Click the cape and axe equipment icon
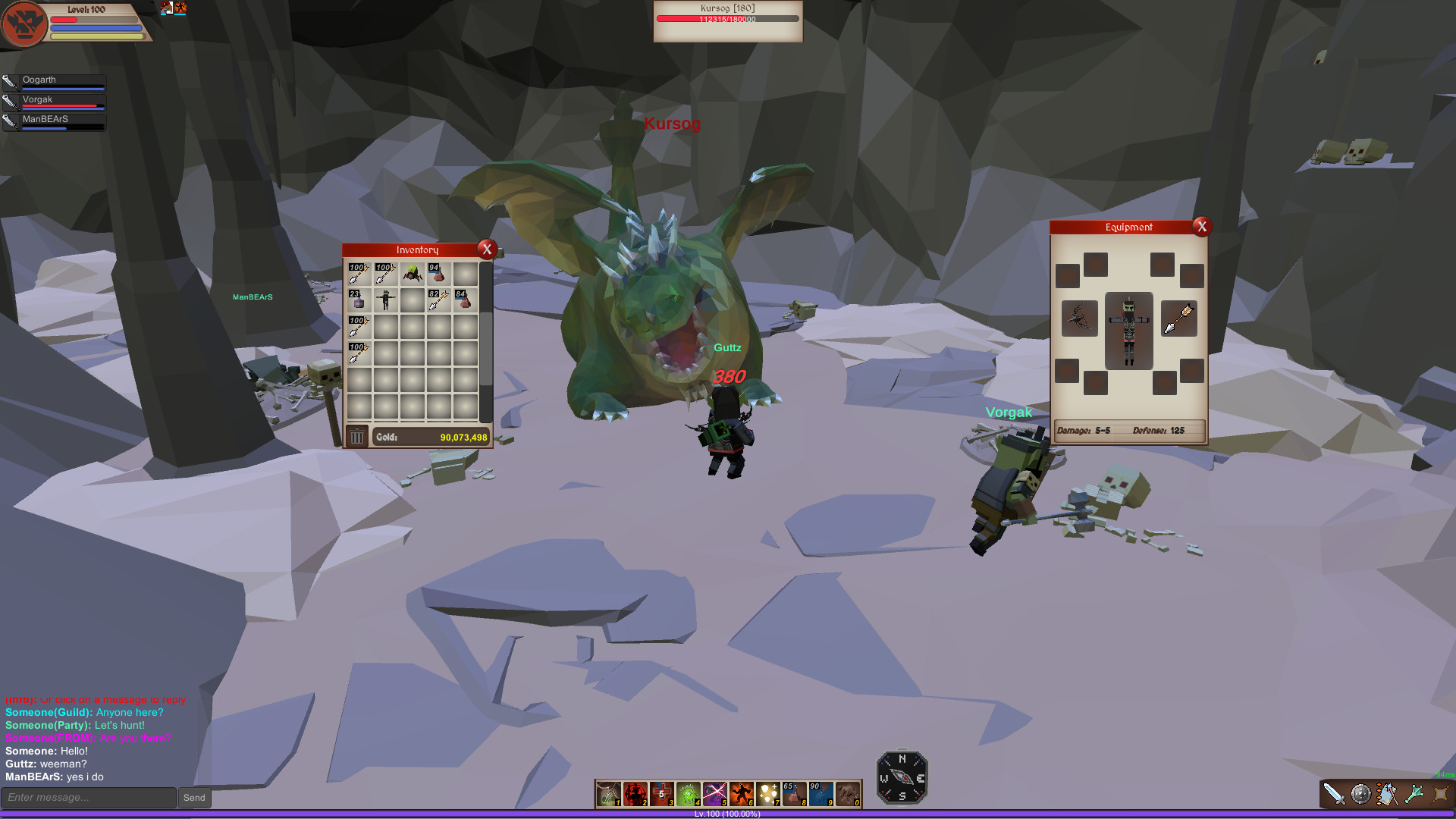1456x819 pixels. [1388, 794]
